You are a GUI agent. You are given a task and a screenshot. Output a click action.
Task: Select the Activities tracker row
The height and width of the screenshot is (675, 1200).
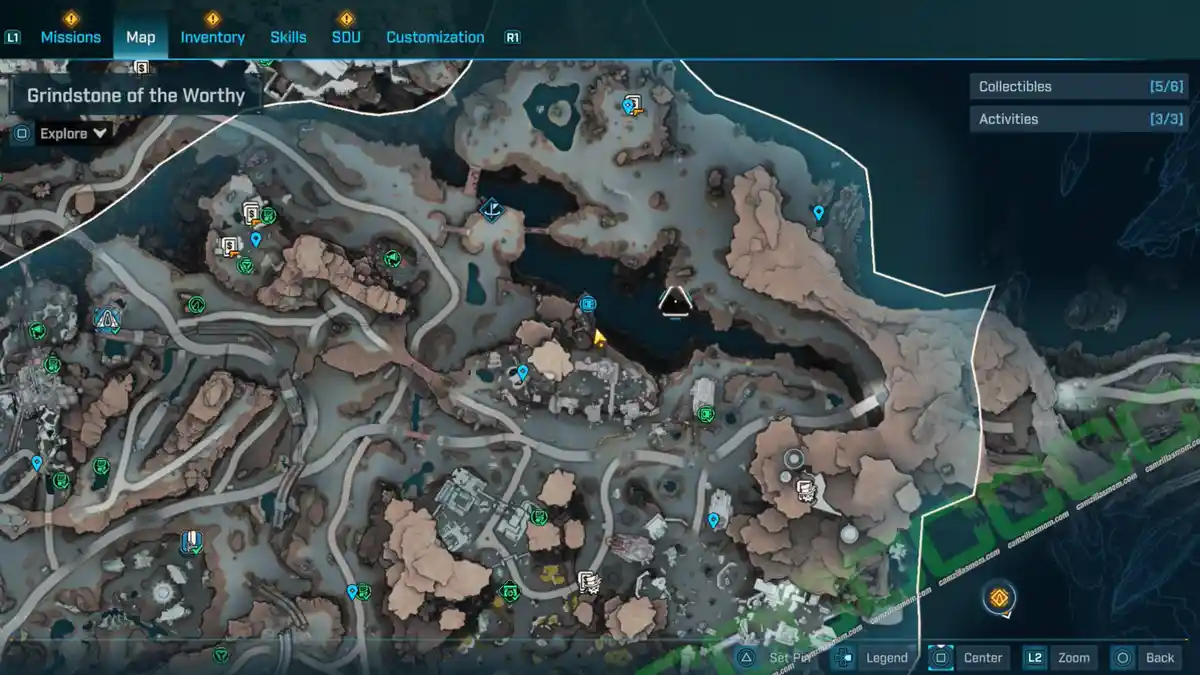pyautogui.click(x=1079, y=119)
